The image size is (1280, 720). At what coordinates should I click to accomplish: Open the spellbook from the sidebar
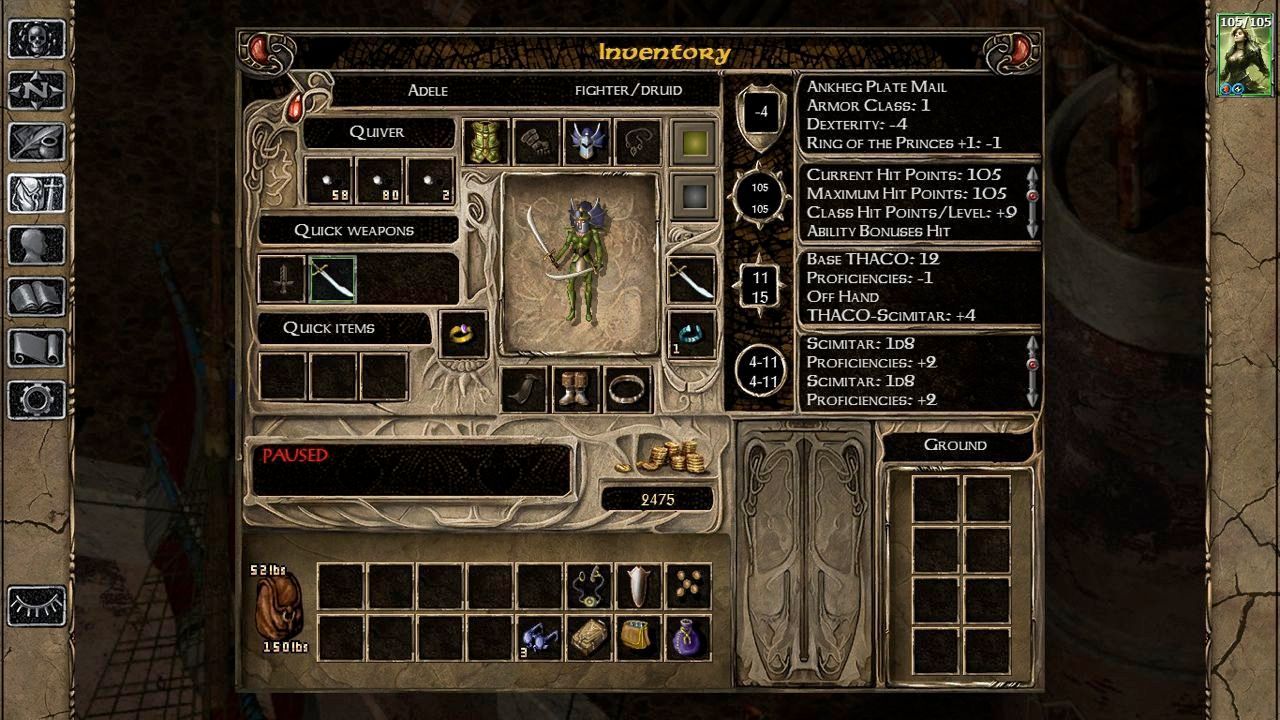37,297
